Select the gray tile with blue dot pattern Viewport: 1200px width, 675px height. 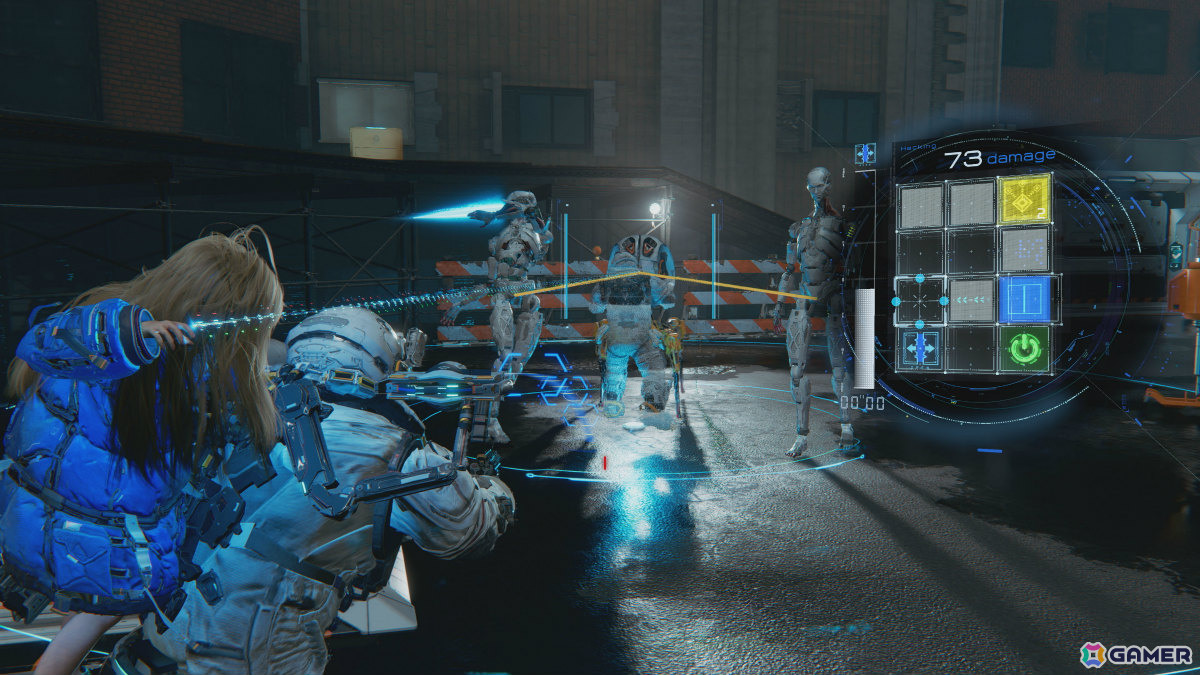pos(1025,248)
